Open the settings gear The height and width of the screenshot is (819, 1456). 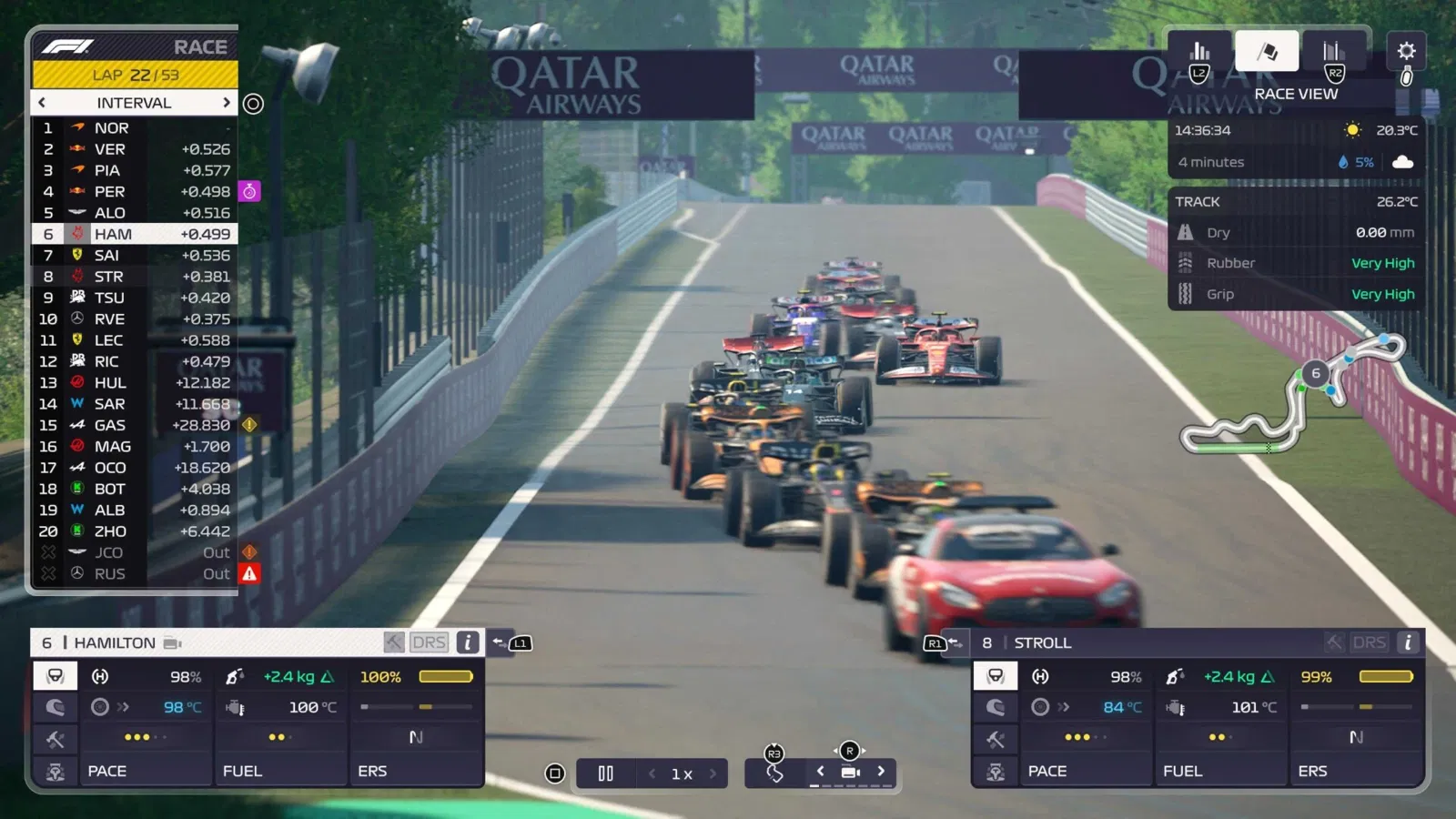coord(1406,51)
